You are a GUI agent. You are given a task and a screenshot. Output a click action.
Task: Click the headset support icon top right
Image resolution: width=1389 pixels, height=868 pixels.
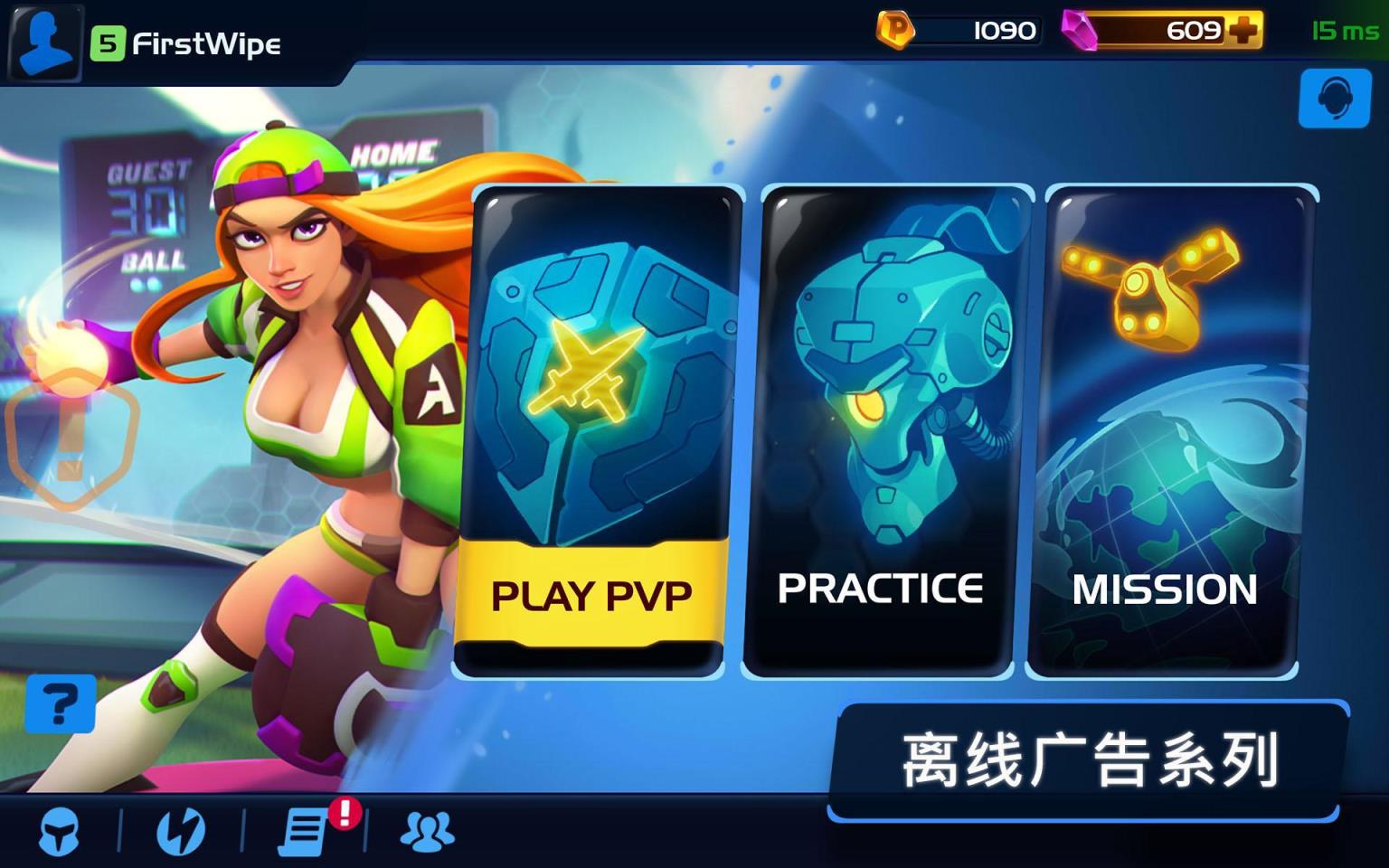[x=1334, y=100]
